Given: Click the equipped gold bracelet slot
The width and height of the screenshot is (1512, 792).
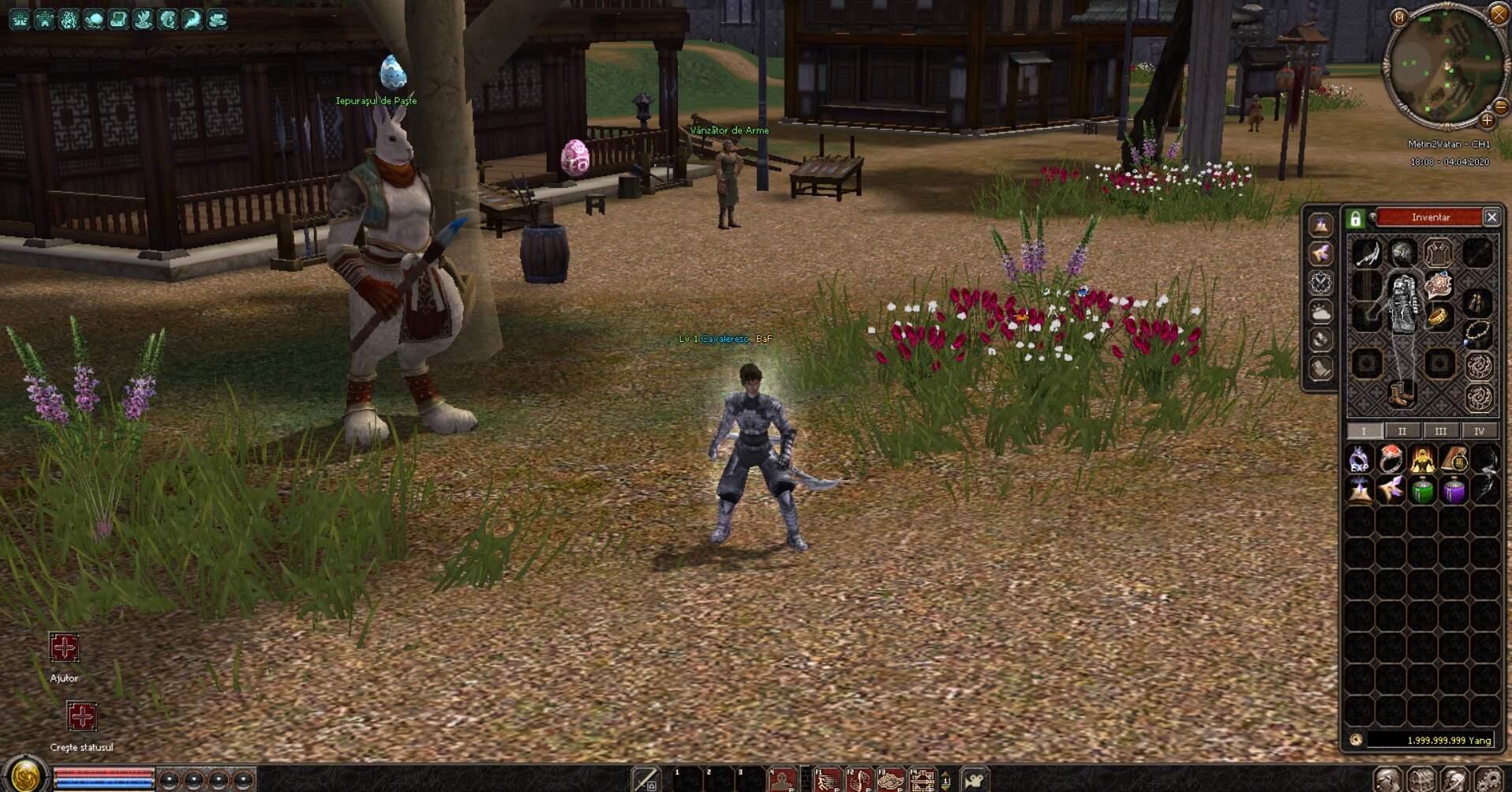Looking at the screenshot, I should (x=1439, y=317).
